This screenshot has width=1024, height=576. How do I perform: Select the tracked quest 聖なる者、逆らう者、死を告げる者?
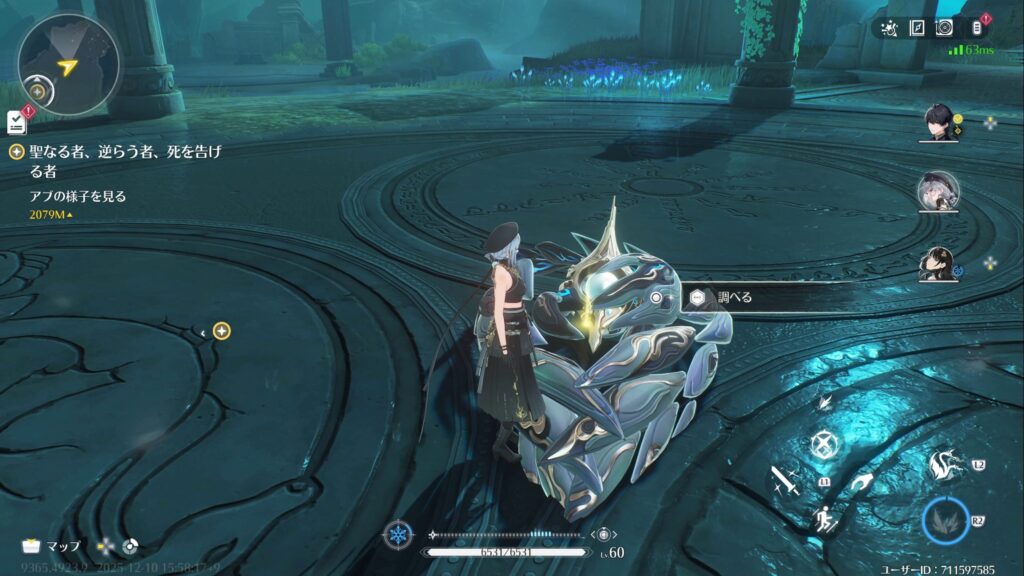(x=124, y=161)
